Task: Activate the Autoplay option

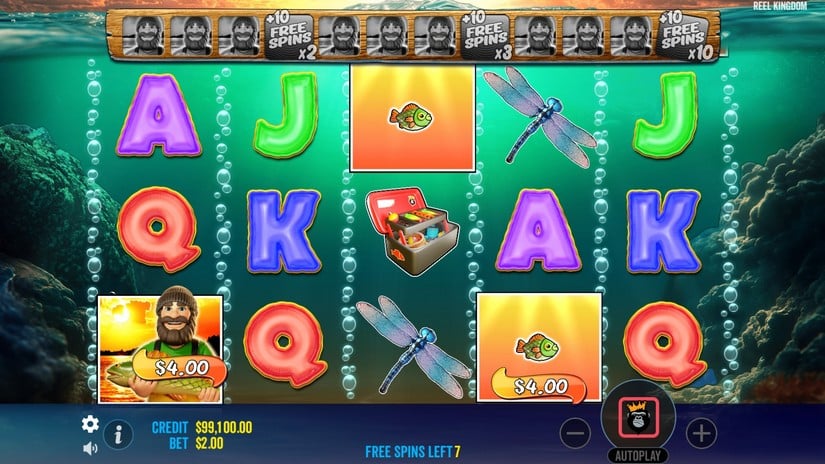Action: [x=638, y=454]
